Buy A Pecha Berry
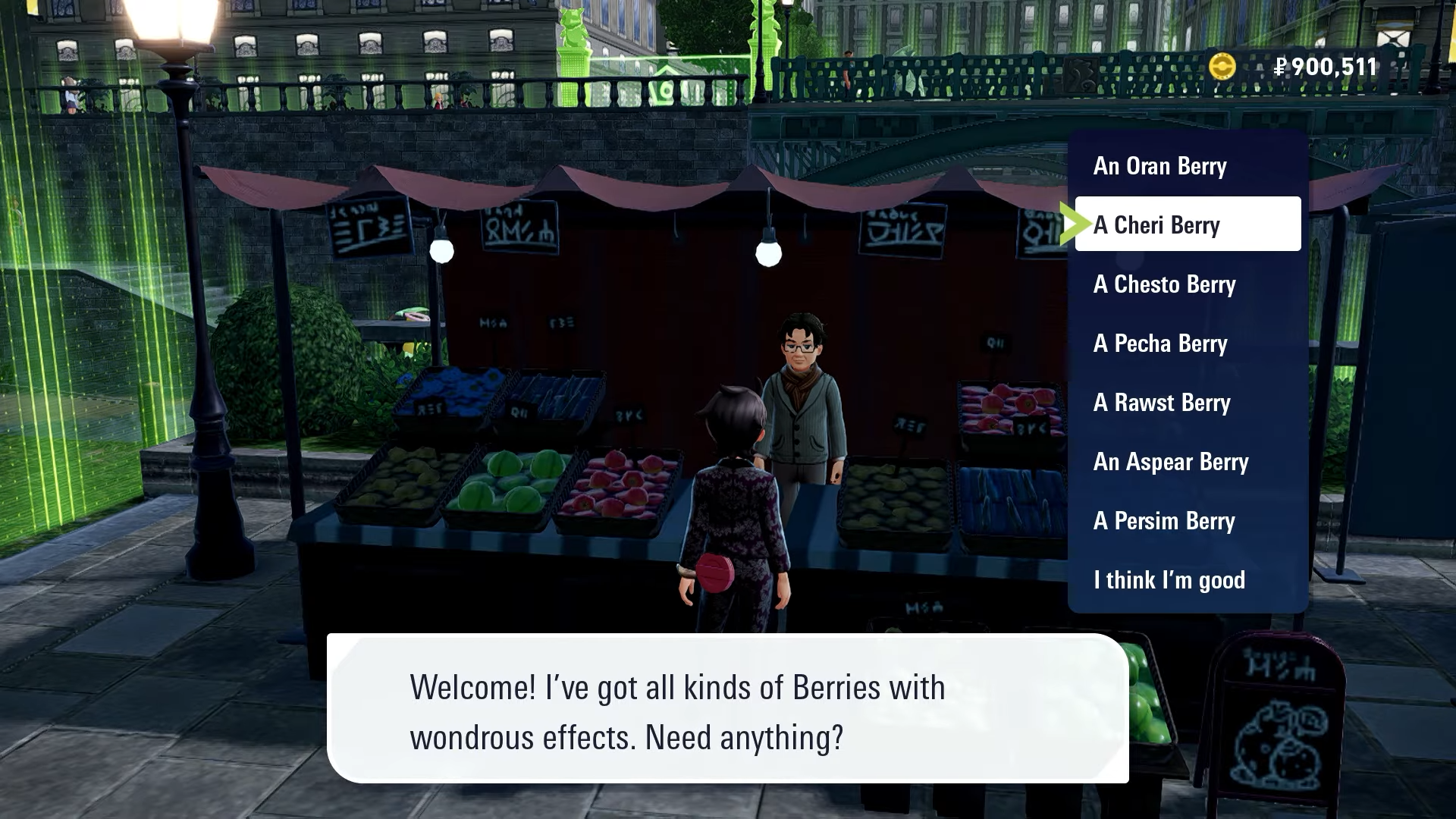 [x=1160, y=344]
